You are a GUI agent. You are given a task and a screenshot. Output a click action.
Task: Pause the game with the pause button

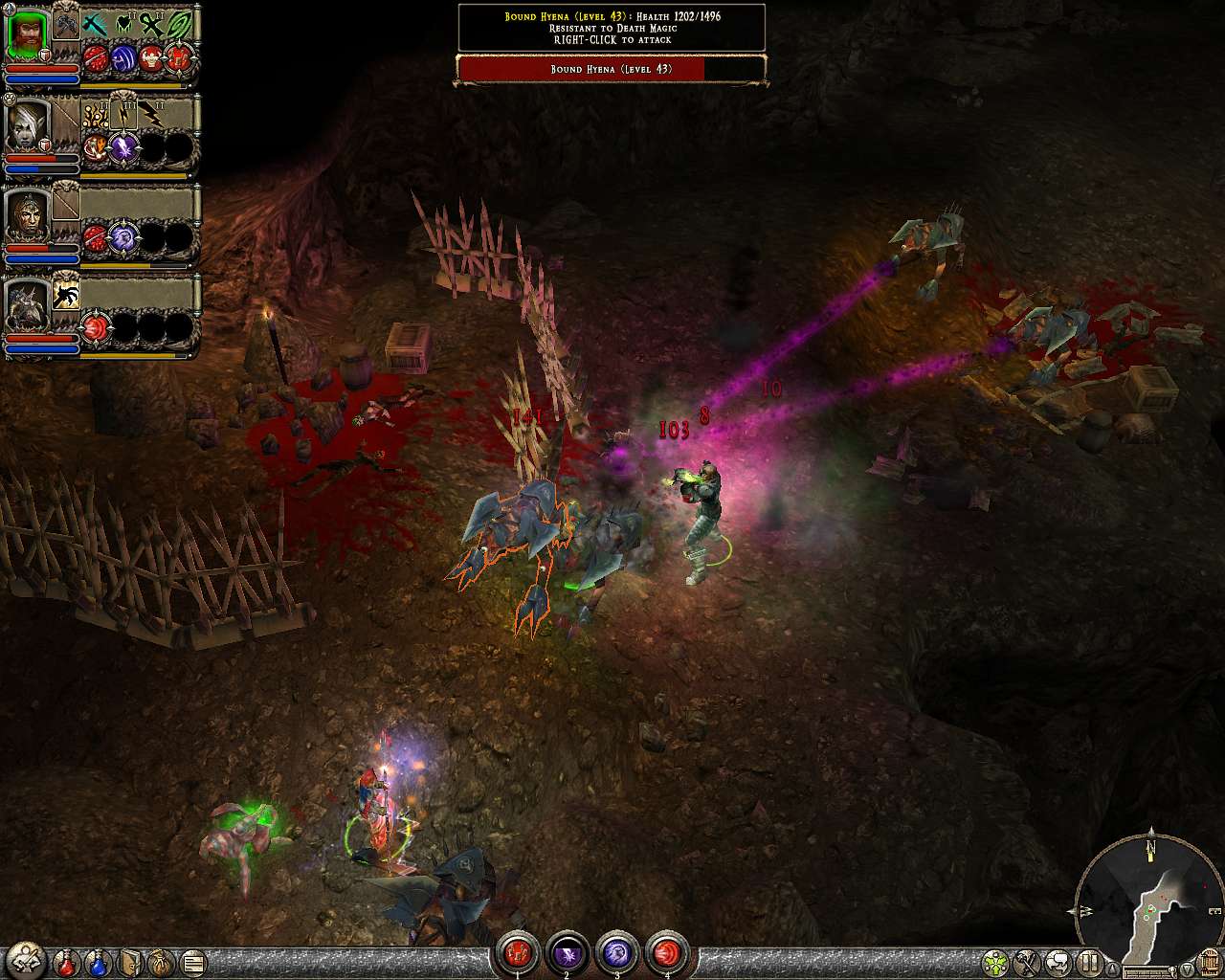tap(1090, 961)
